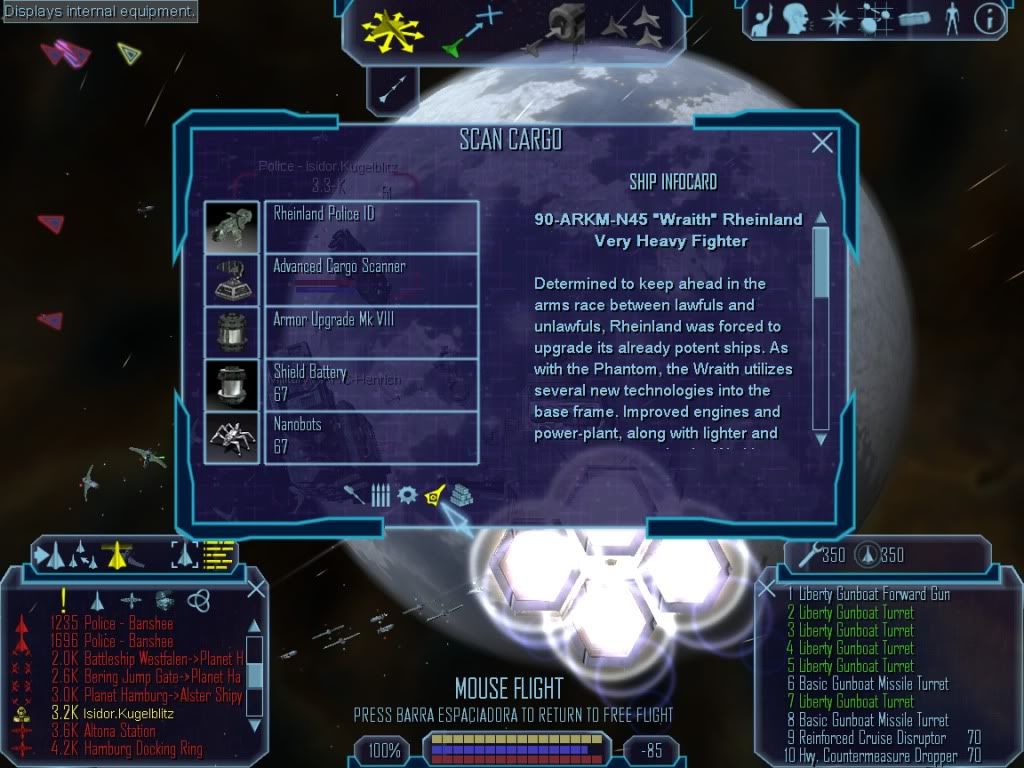Image resolution: width=1024 pixels, height=768 pixels.
Task: Open the nav map star icon
Action: 835,18
